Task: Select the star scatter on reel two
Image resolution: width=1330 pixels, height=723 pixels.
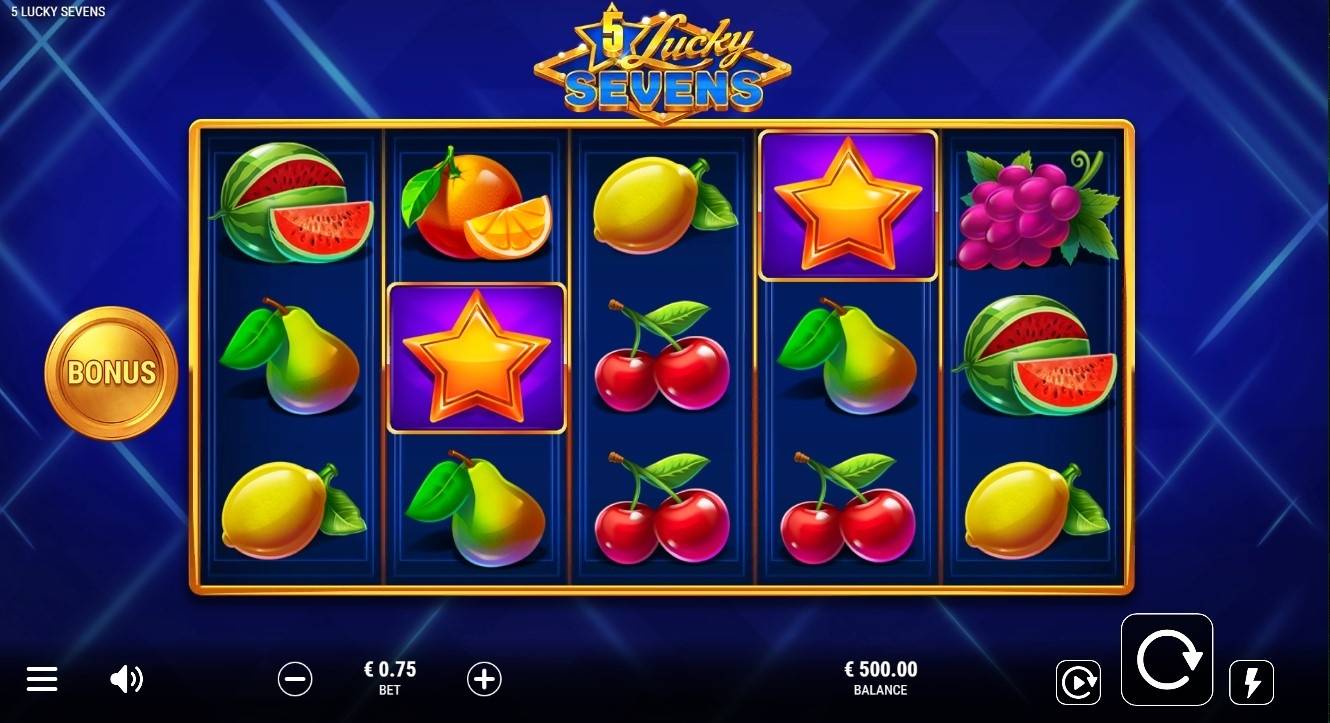Action: pyautogui.click(x=477, y=359)
